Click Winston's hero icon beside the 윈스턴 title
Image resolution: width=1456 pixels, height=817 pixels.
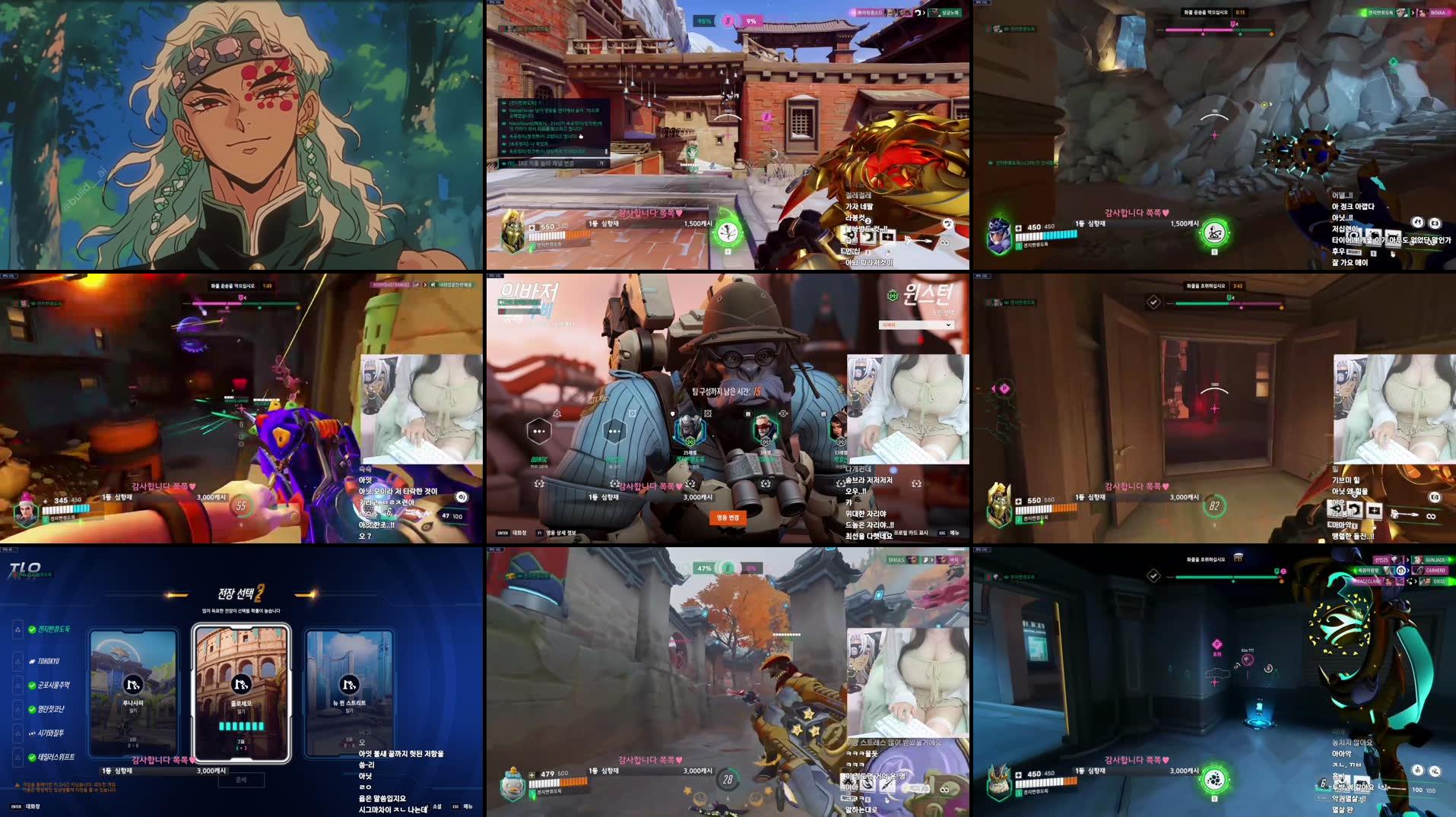point(892,296)
